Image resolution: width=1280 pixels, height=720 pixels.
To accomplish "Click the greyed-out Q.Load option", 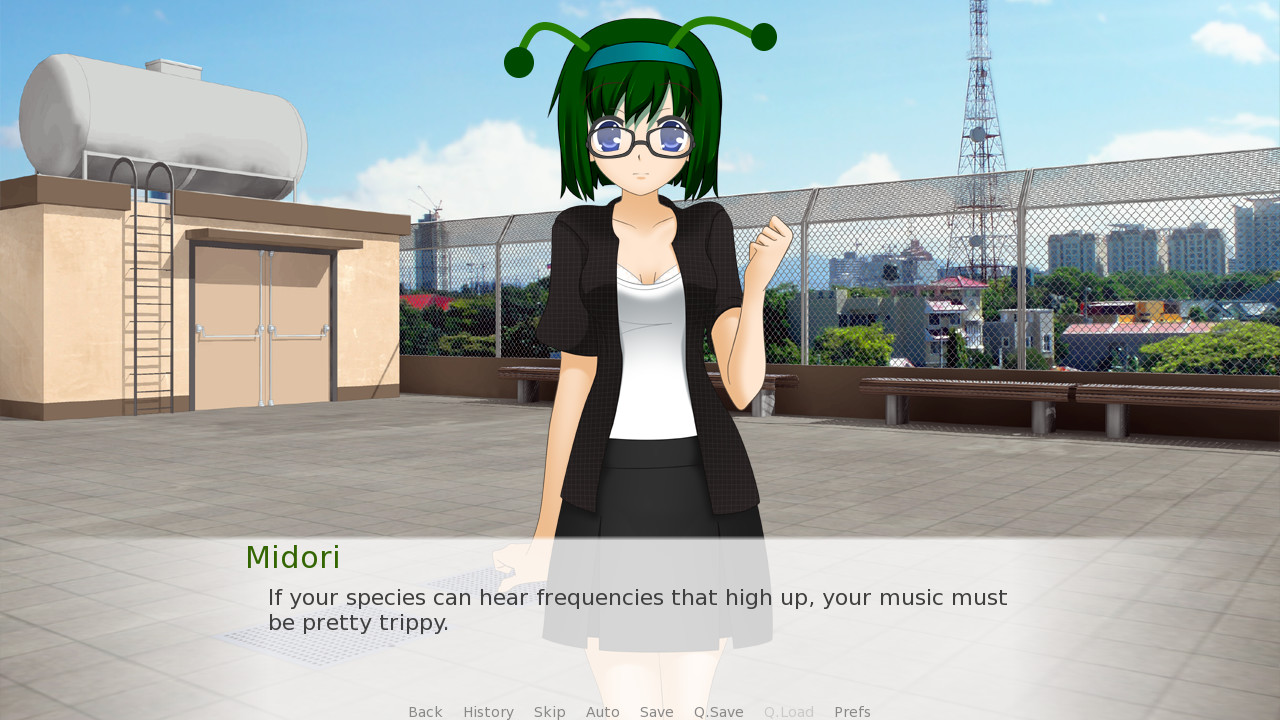I will click(788, 711).
